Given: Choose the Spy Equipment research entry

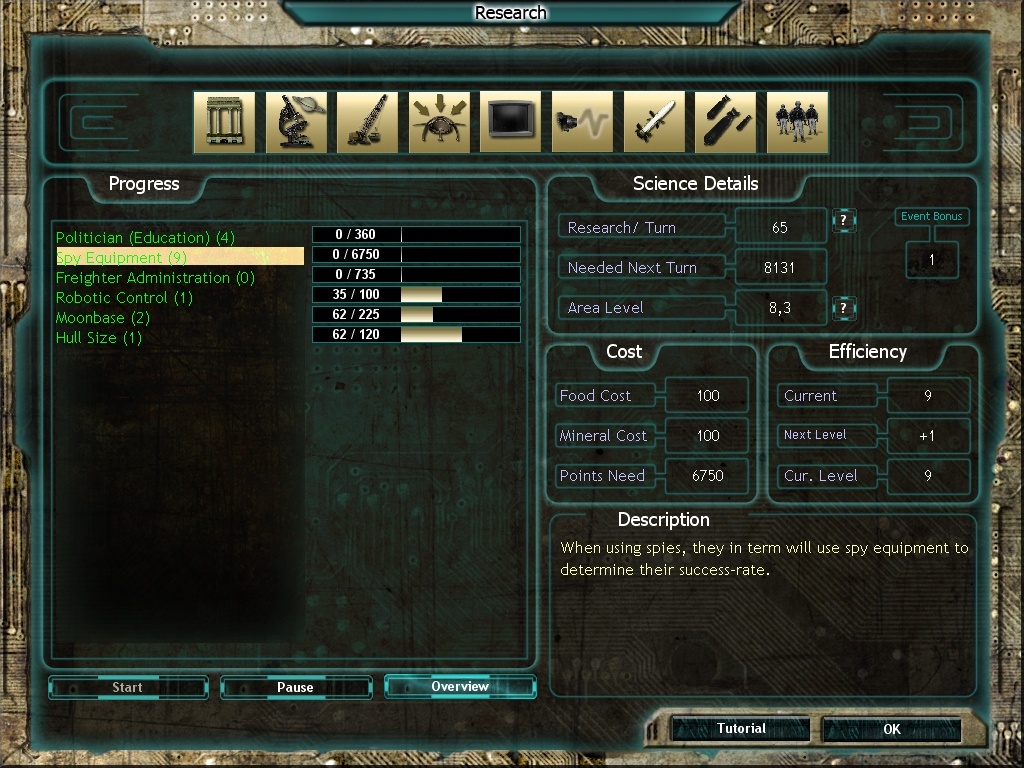Looking at the screenshot, I should 121,258.
